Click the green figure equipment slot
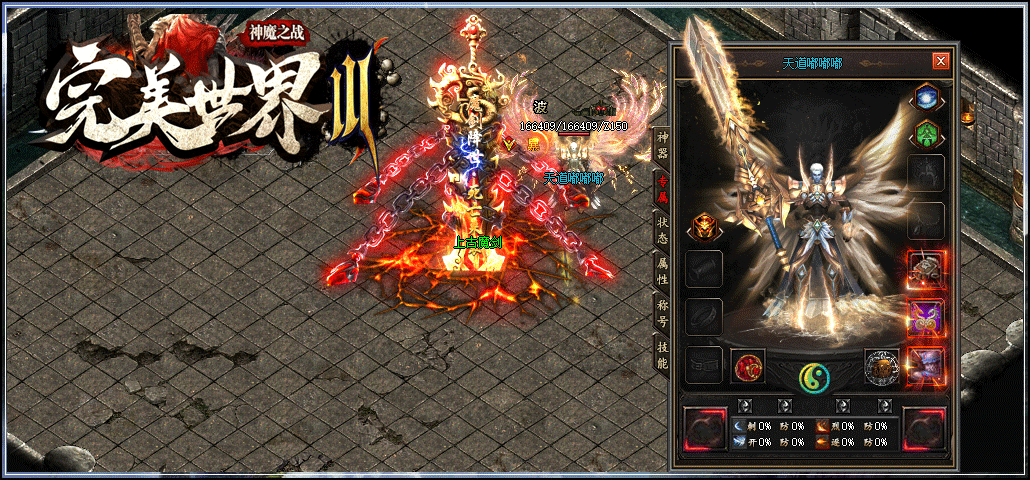The image size is (1030, 480). [x=925, y=133]
